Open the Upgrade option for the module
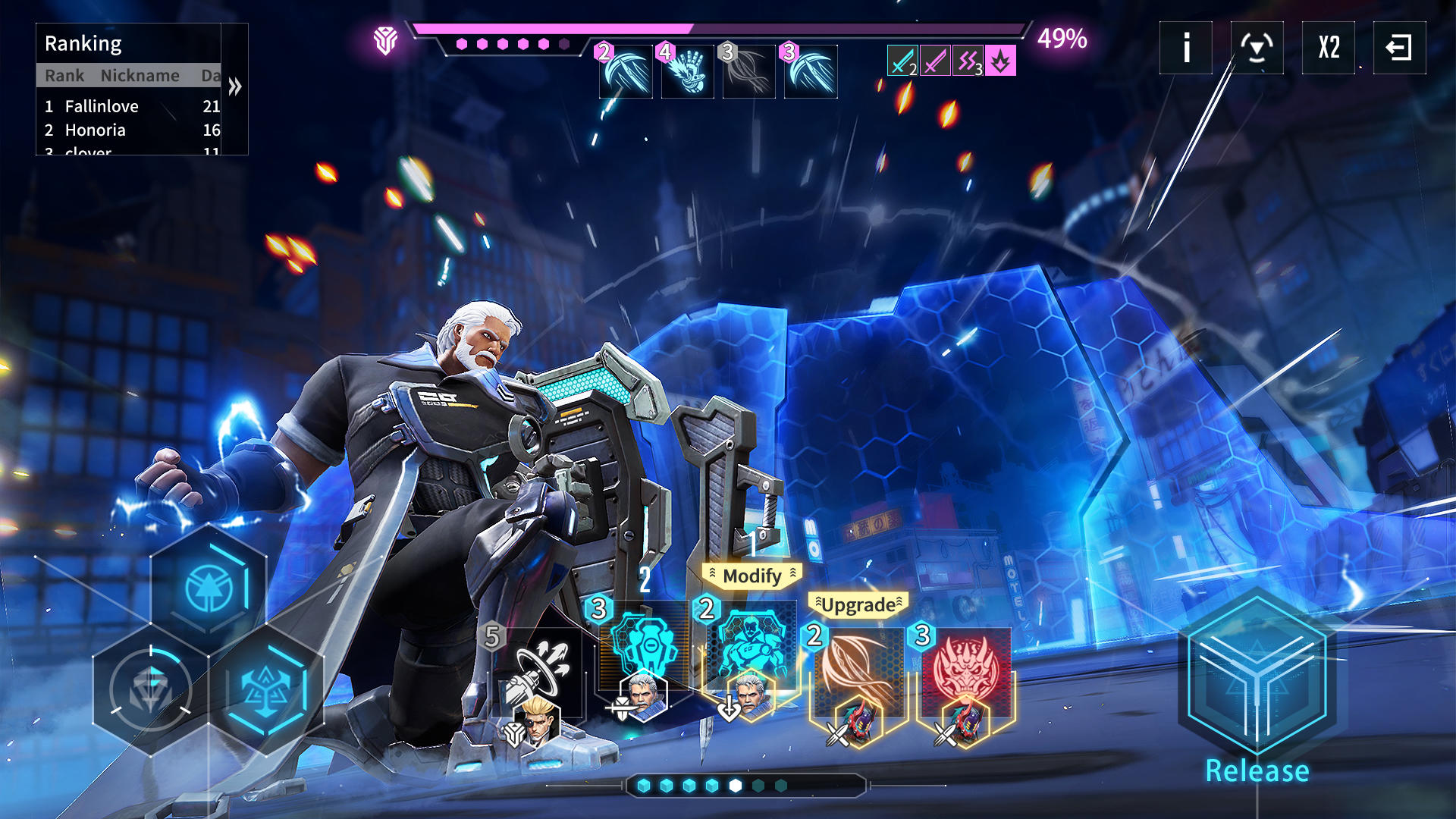1456x819 pixels. (858, 604)
